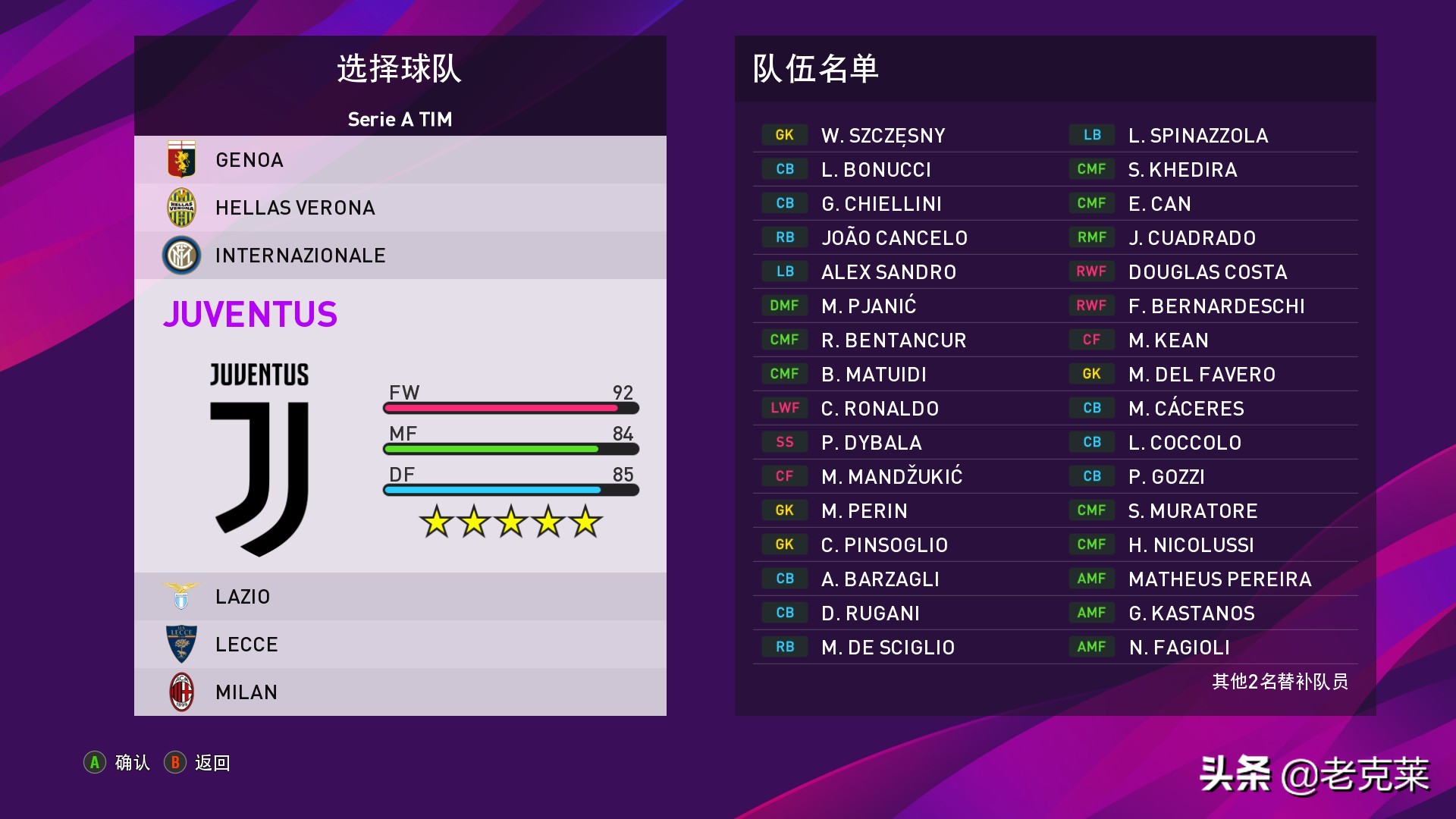Select the CF badge next to M. KEAN

tap(1092, 340)
